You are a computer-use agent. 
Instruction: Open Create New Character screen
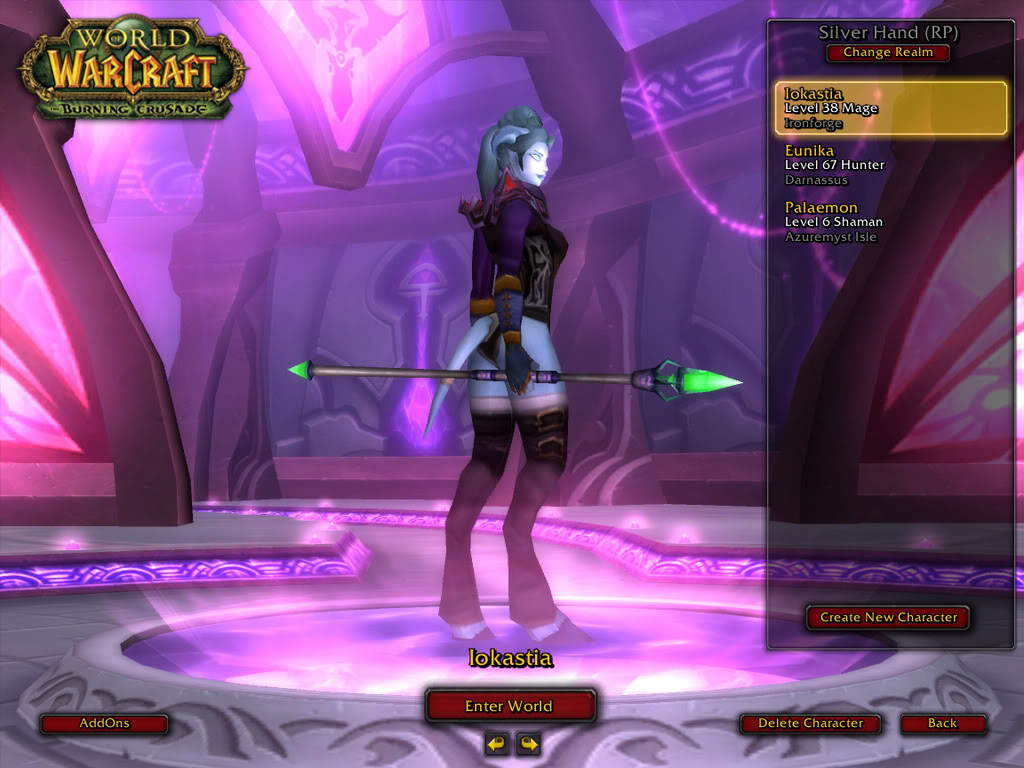pyautogui.click(x=888, y=617)
